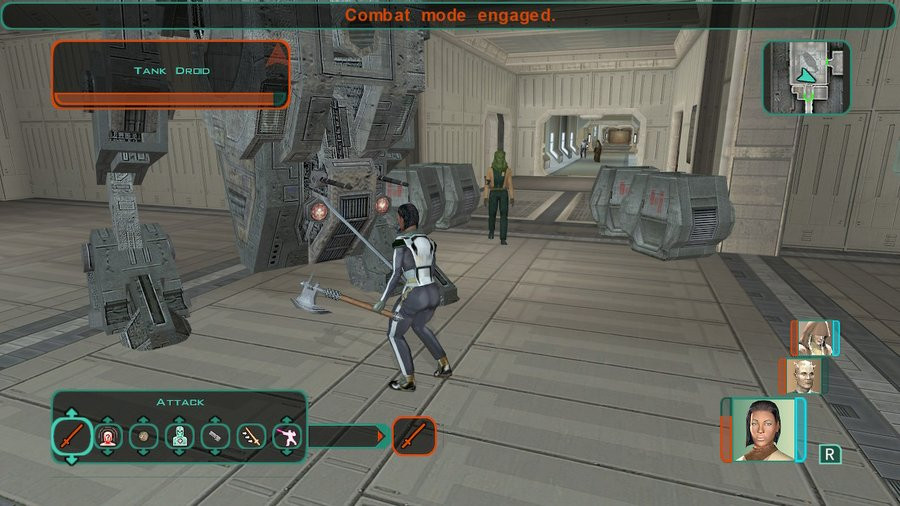The height and width of the screenshot is (506, 900).
Task: Use the green medpac figure icon
Action: [180, 436]
